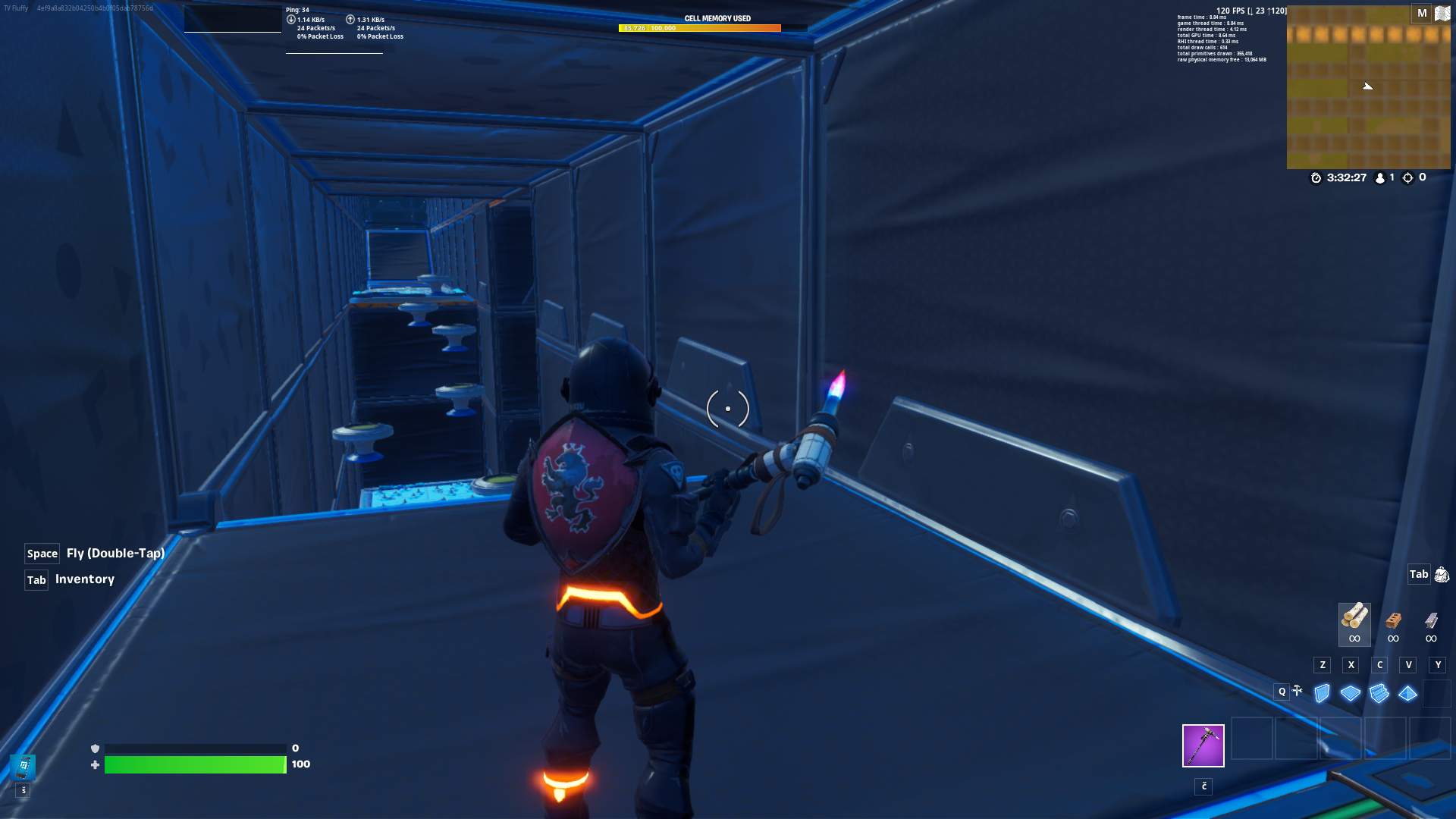Select the roof build piece icon
The height and width of the screenshot is (819, 1456).
[1408, 692]
